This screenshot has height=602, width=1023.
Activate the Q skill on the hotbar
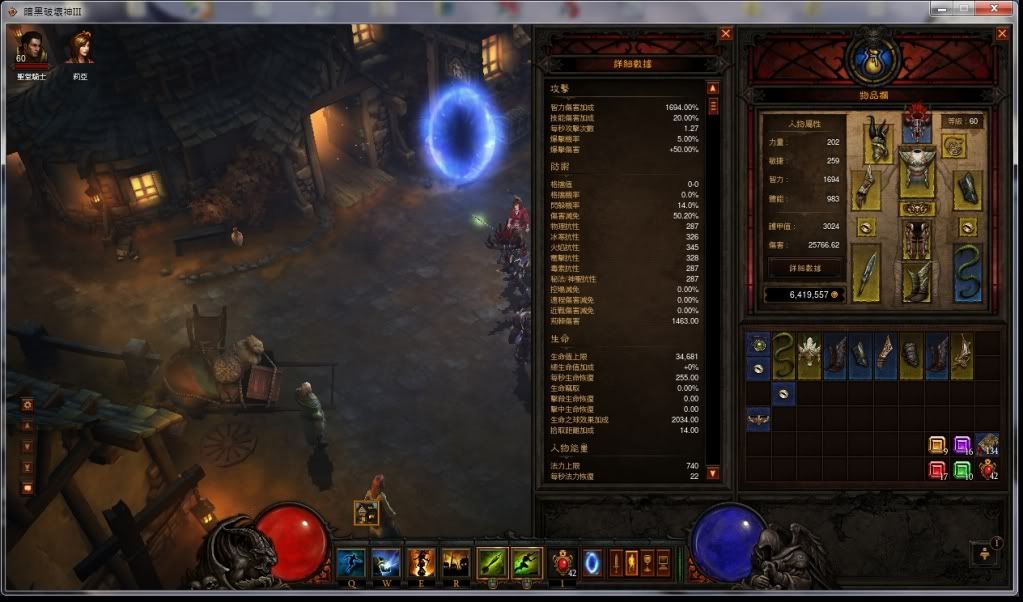(x=351, y=563)
